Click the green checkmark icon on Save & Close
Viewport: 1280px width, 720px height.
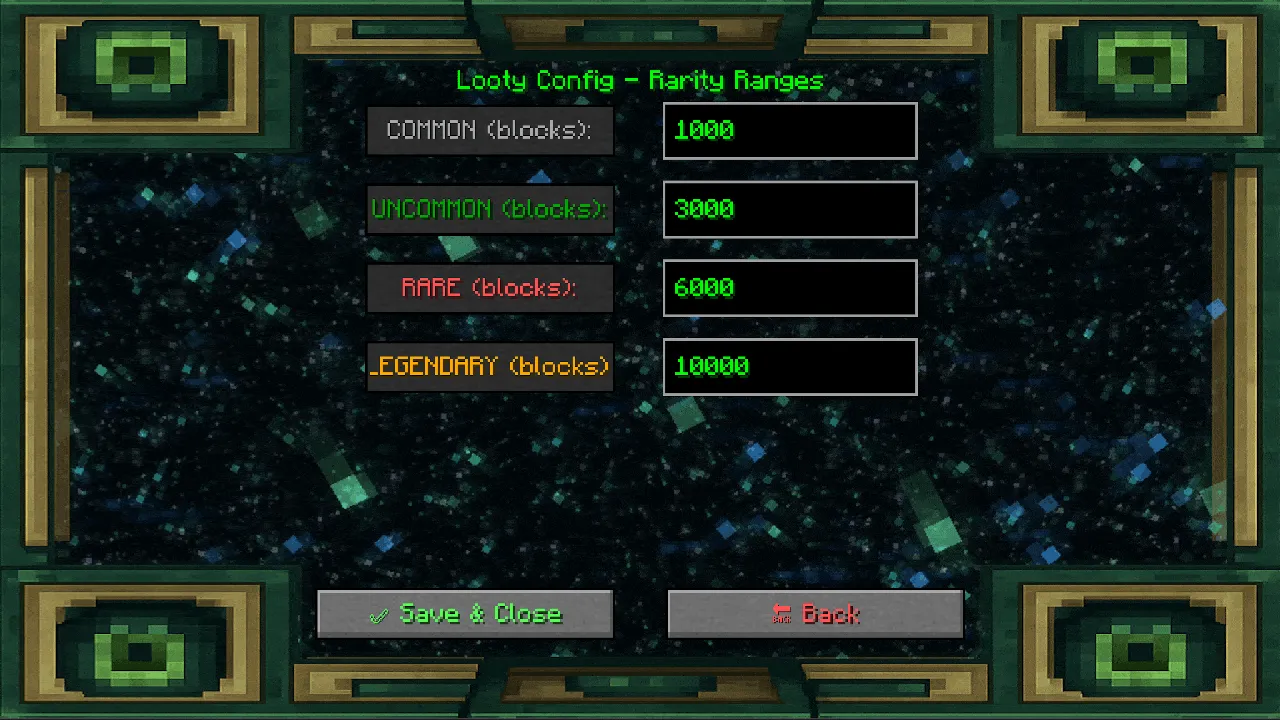pyautogui.click(x=378, y=614)
